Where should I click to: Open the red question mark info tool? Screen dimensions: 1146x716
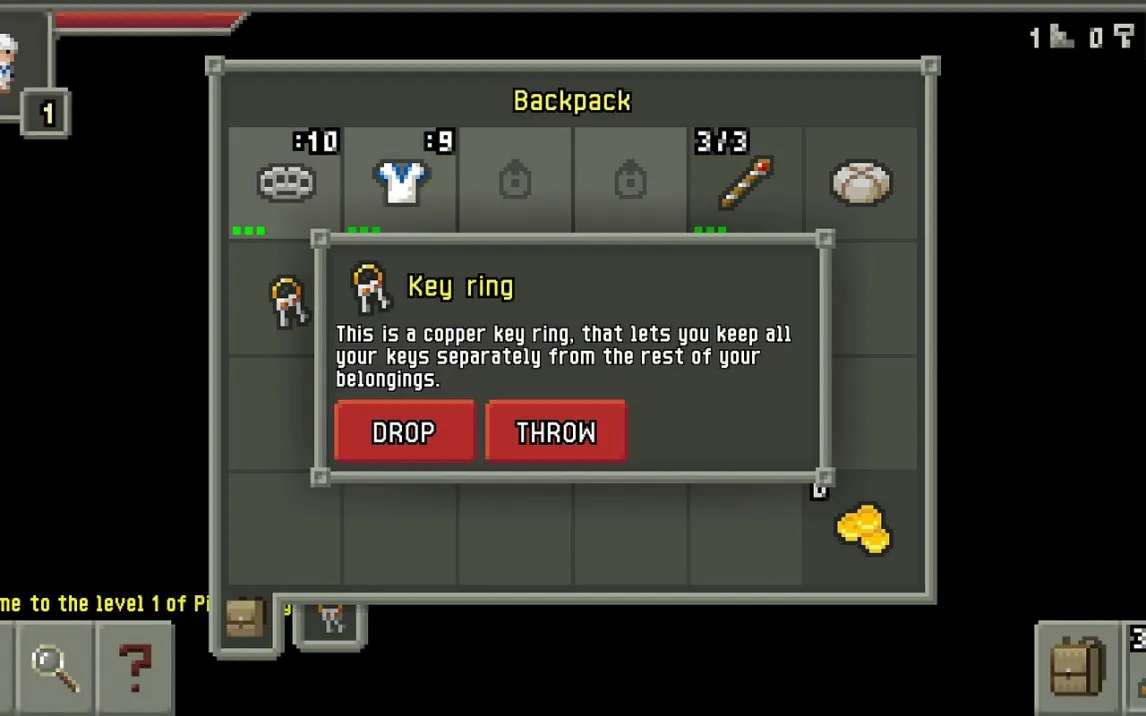click(135, 667)
